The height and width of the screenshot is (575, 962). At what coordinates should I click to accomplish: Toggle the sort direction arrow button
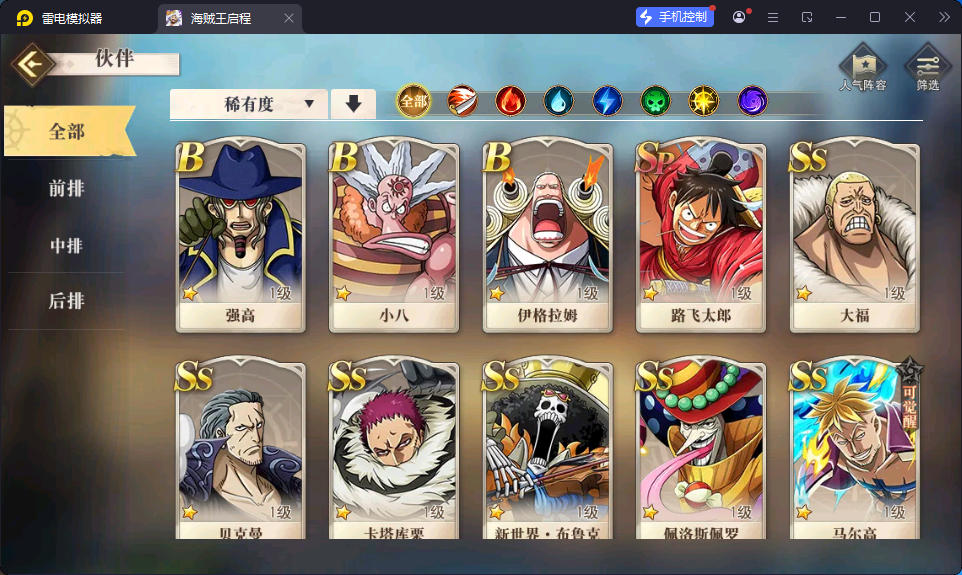353,104
